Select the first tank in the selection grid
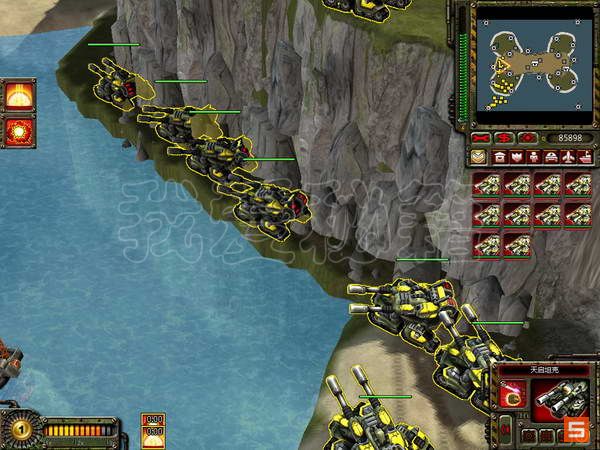The image size is (600, 450). [x=486, y=184]
